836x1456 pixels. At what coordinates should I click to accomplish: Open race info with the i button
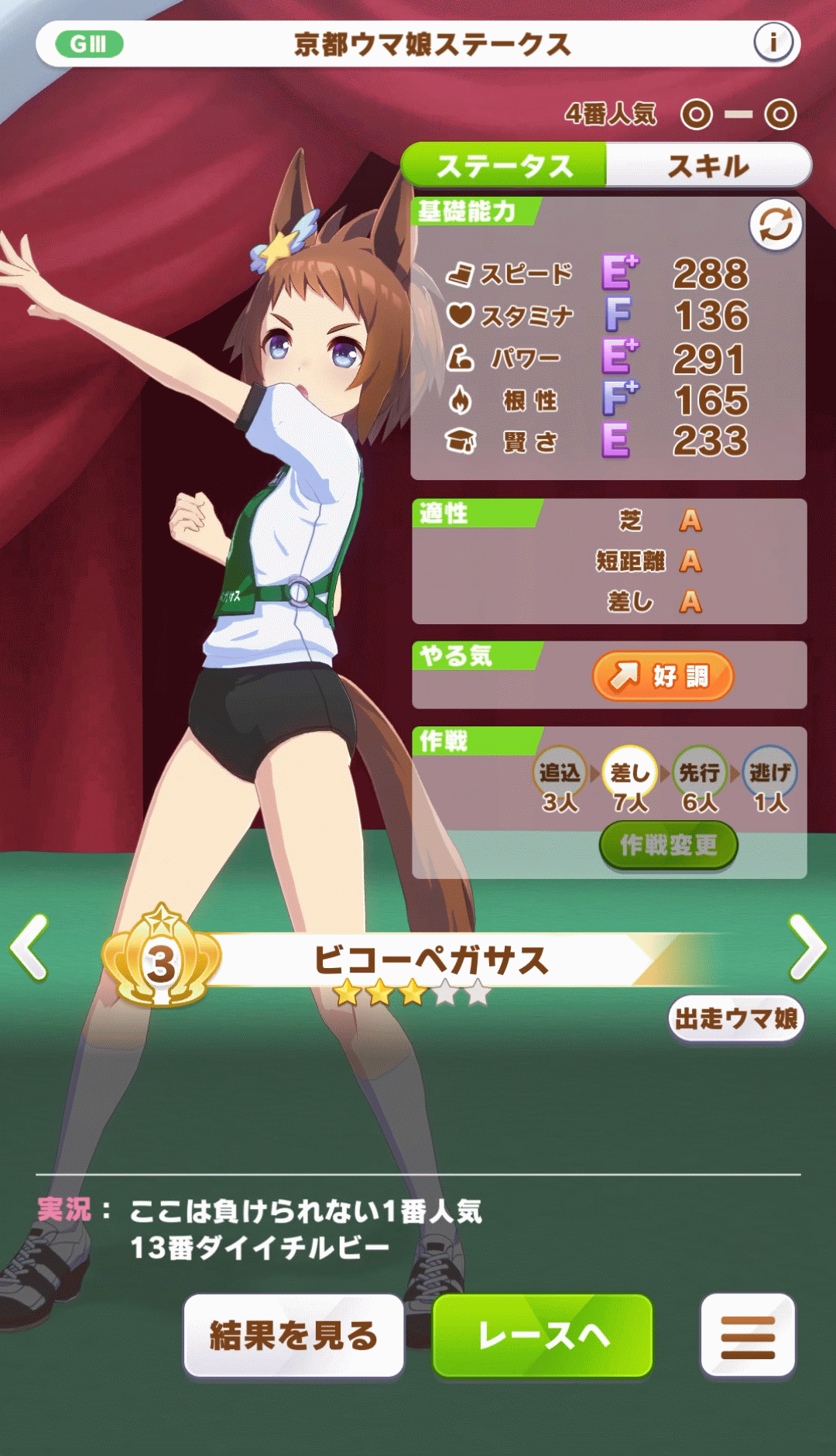tap(773, 43)
